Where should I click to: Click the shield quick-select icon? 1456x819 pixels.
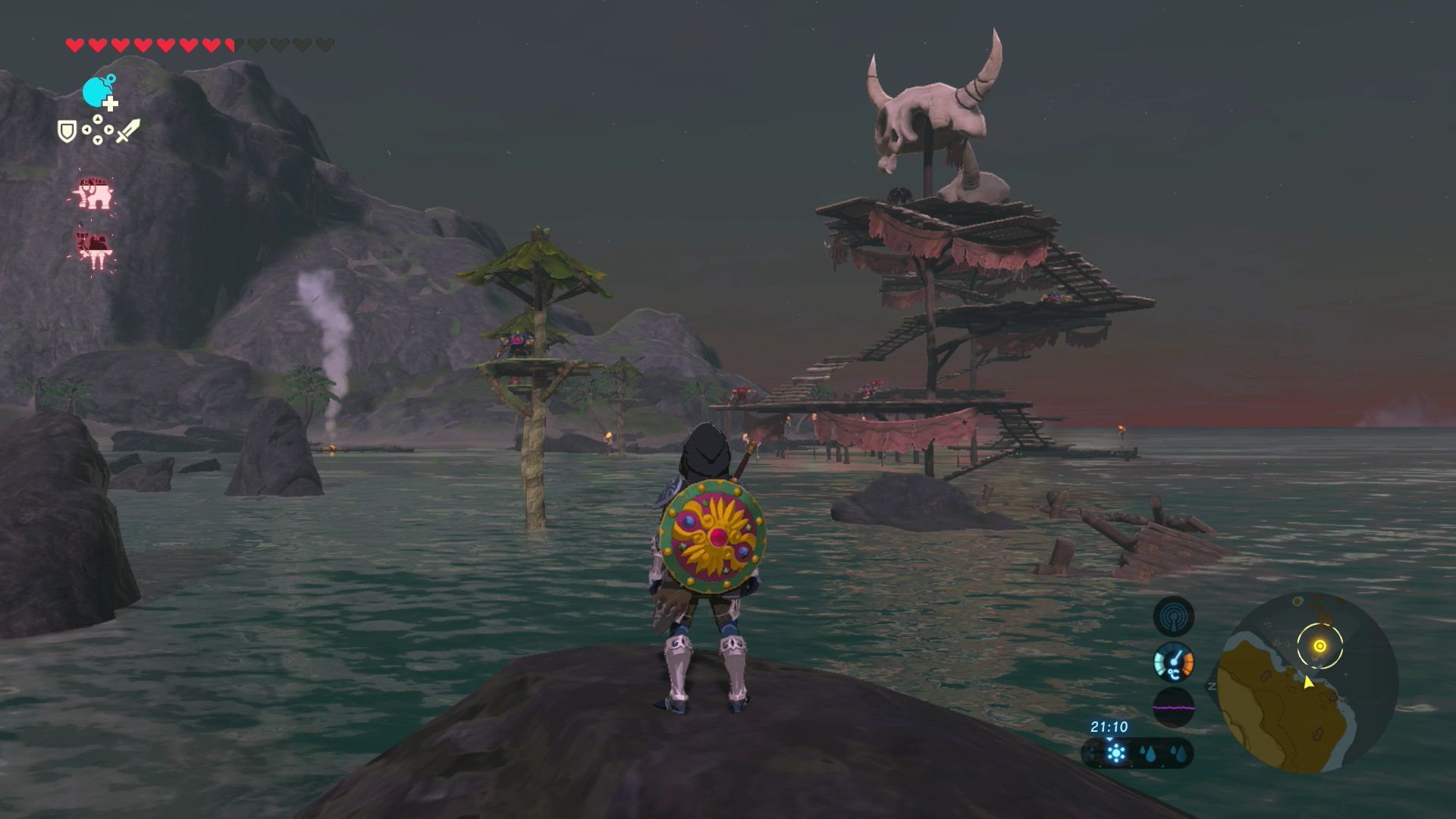(x=67, y=131)
